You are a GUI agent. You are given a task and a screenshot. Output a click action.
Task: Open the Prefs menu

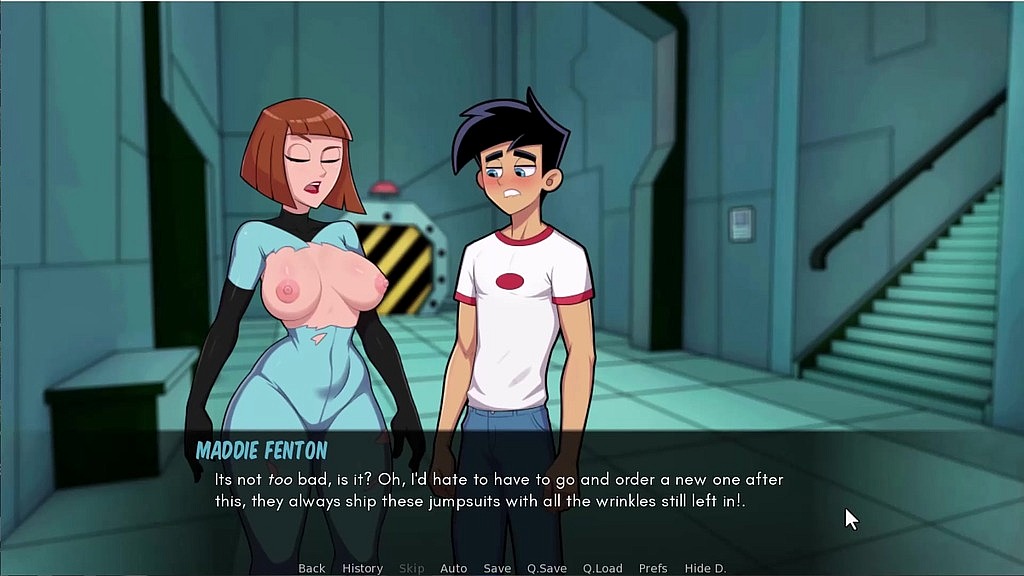653,568
